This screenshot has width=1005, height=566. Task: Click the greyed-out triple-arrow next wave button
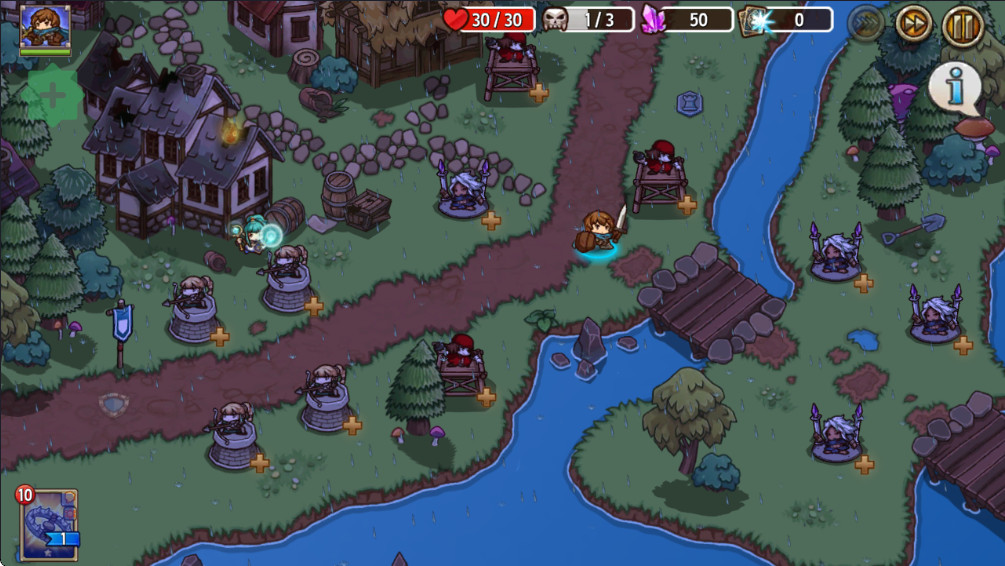point(865,24)
